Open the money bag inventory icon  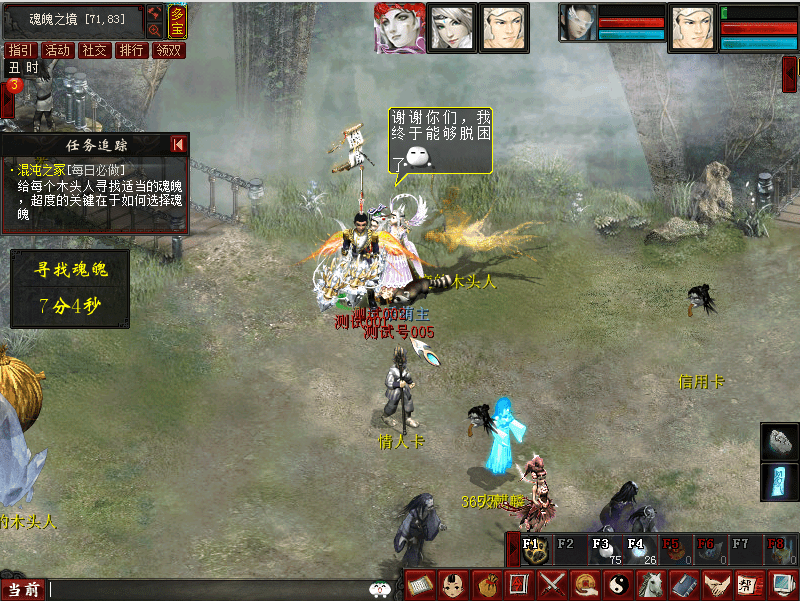click(487, 585)
